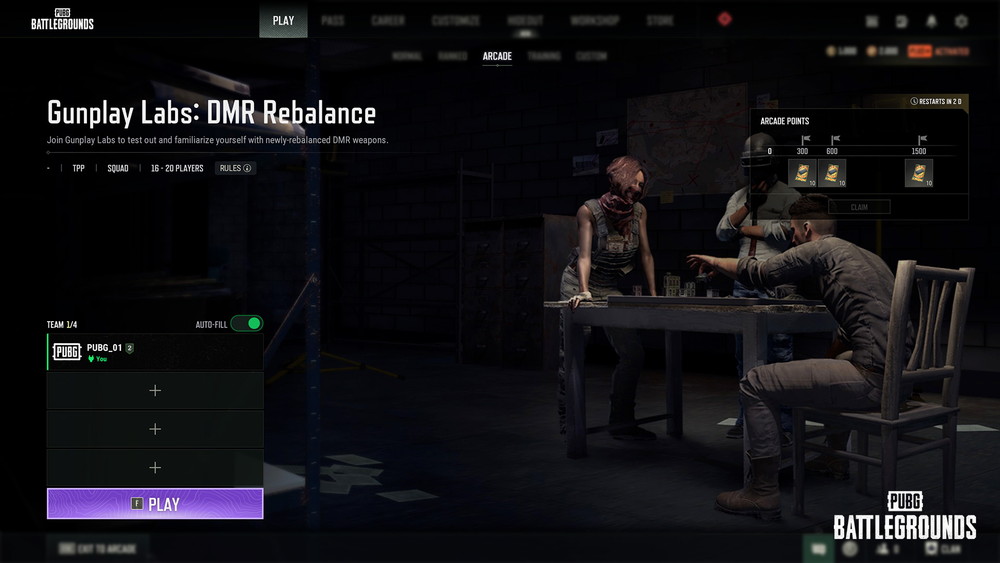Select the Arcade mode tab
1000x563 pixels.
[497, 56]
